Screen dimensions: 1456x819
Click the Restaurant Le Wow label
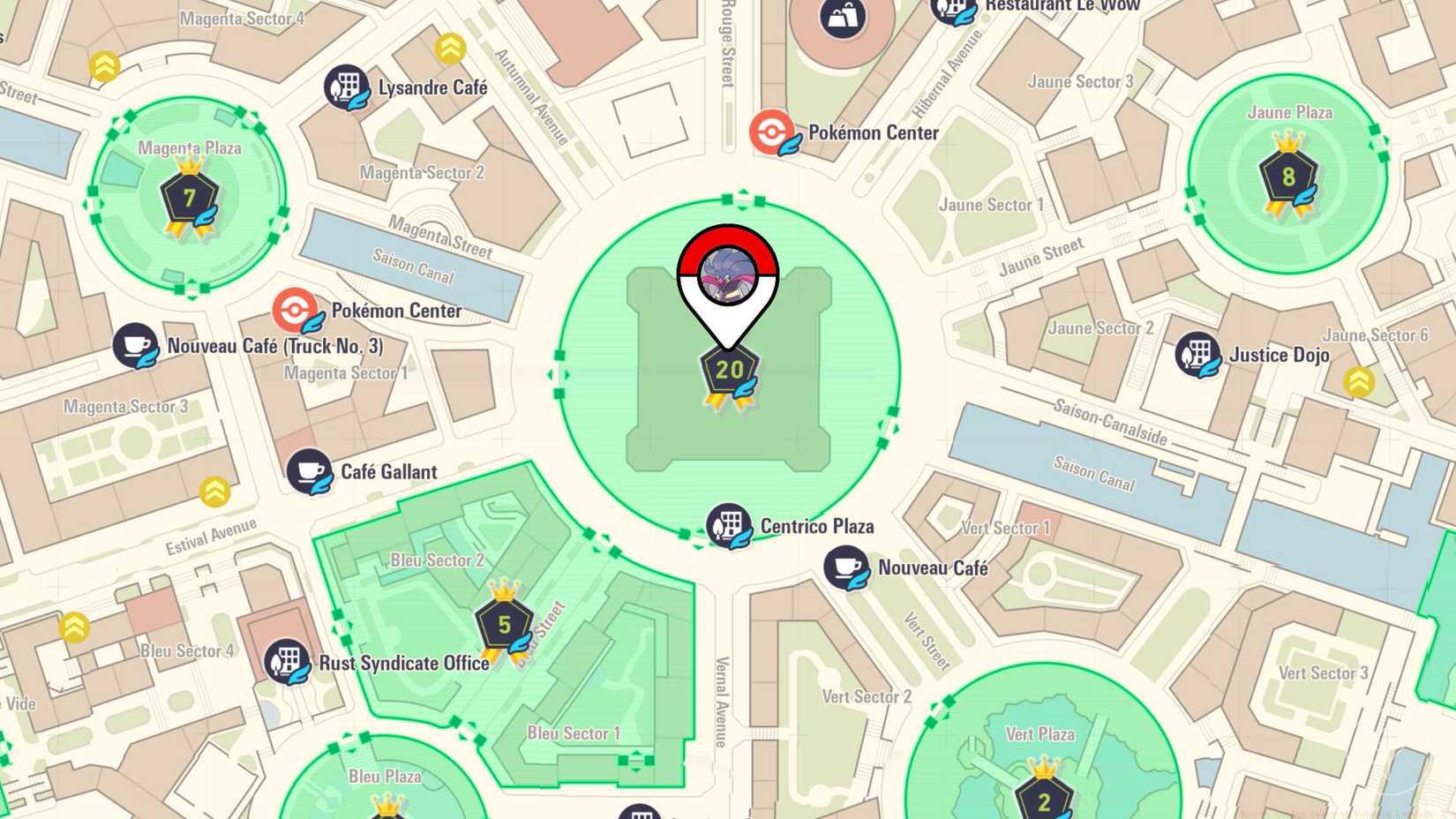coord(1062,5)
